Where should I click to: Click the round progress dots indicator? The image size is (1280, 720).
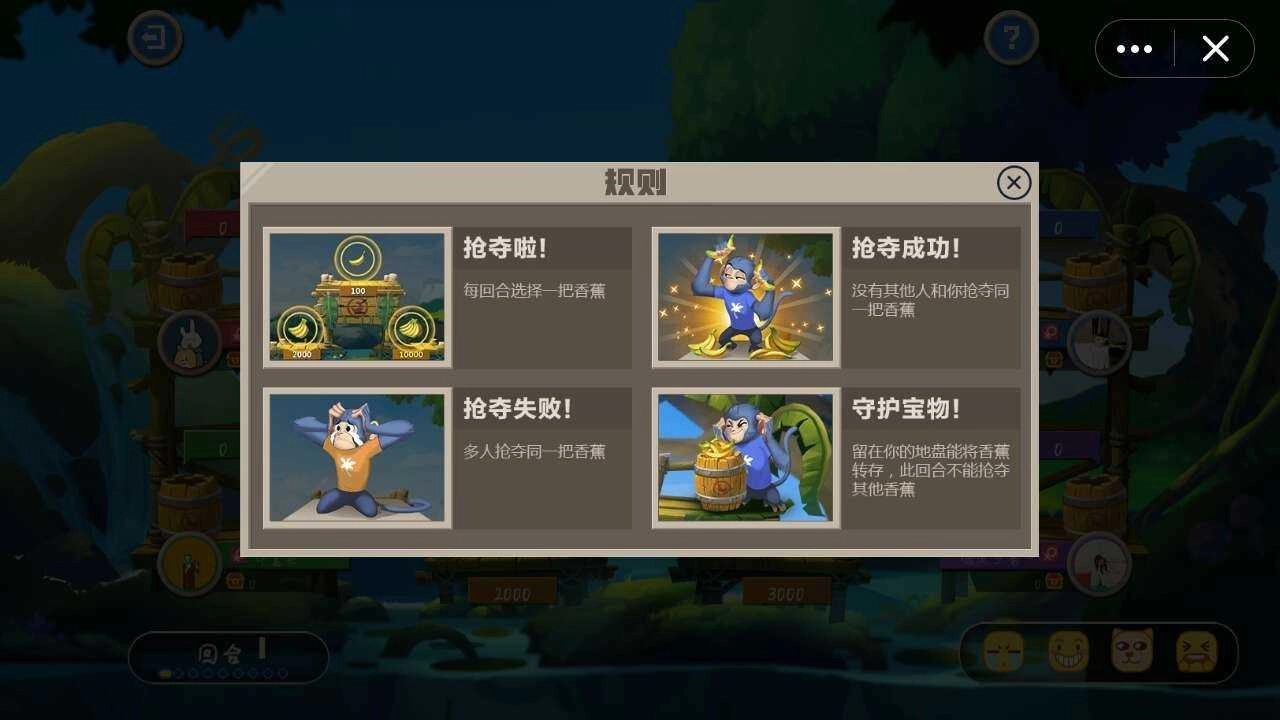[222, 672]
